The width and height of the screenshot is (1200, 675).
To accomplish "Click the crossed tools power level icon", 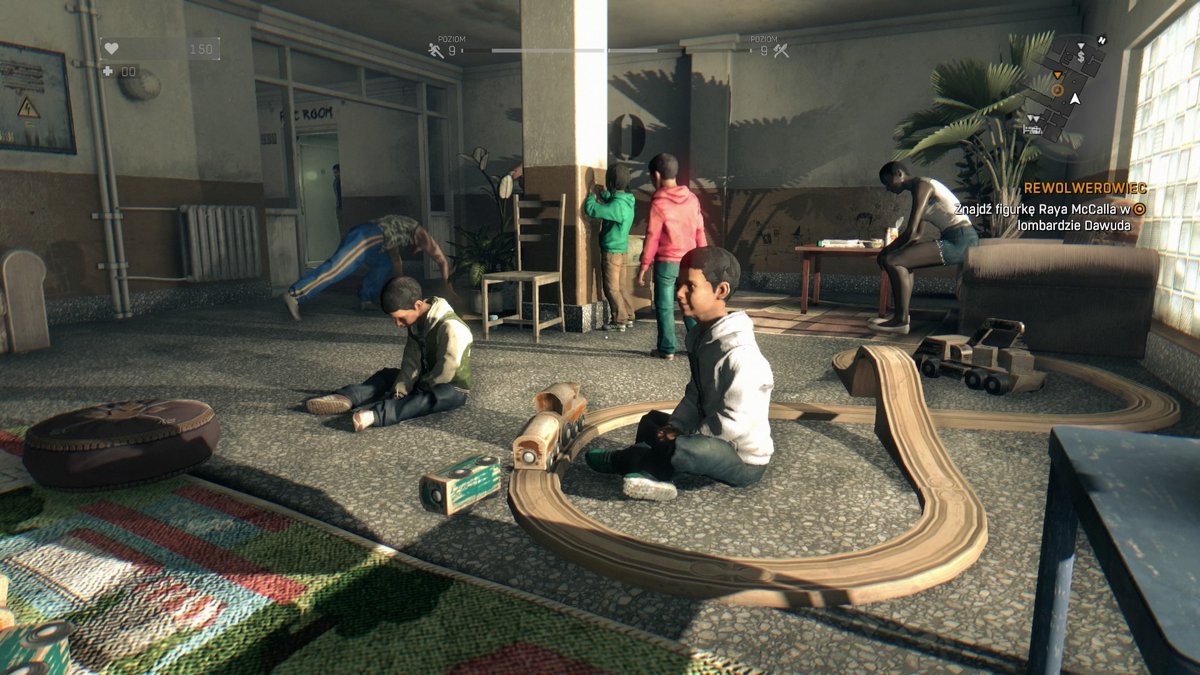I will click(x=781, y=50).
